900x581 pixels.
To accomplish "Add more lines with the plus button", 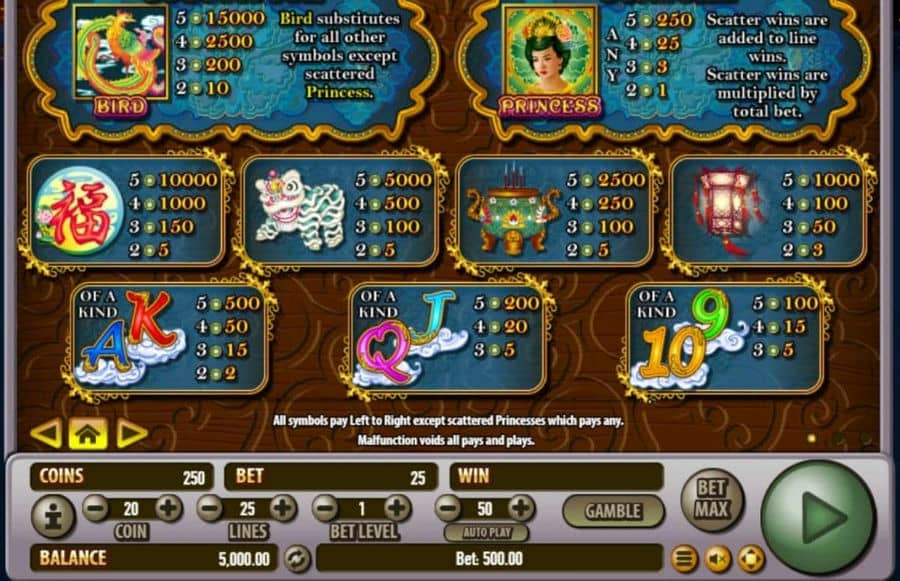I will tap(283, 508).
